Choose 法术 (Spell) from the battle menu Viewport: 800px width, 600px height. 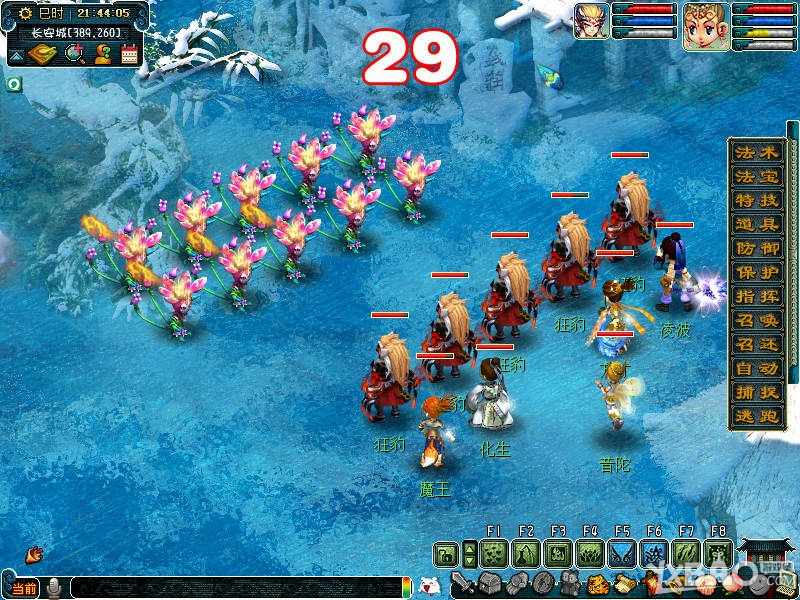[756, 153]
